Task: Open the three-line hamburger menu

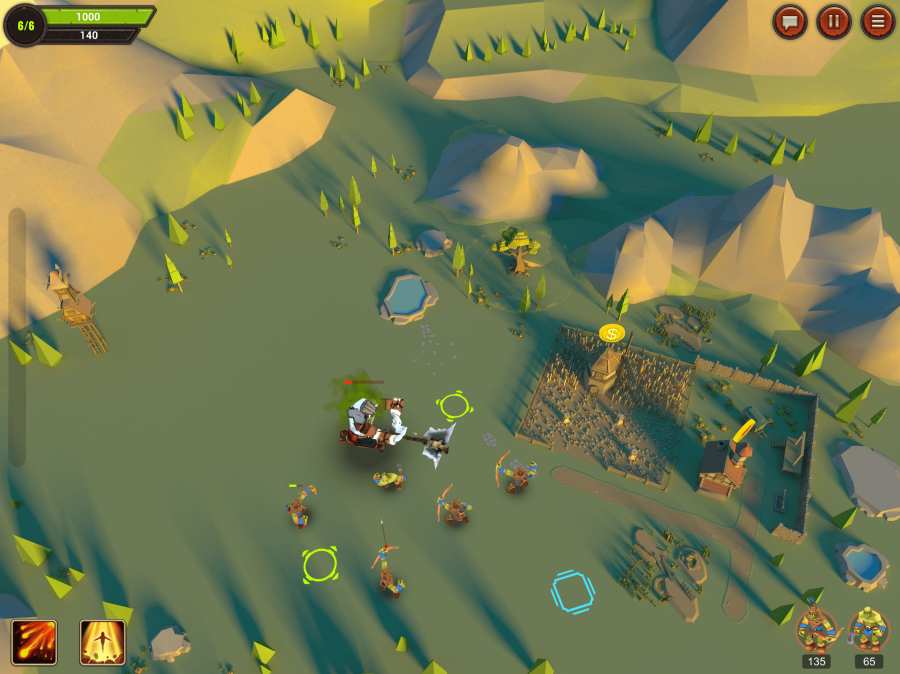Action: pos(878,21)
